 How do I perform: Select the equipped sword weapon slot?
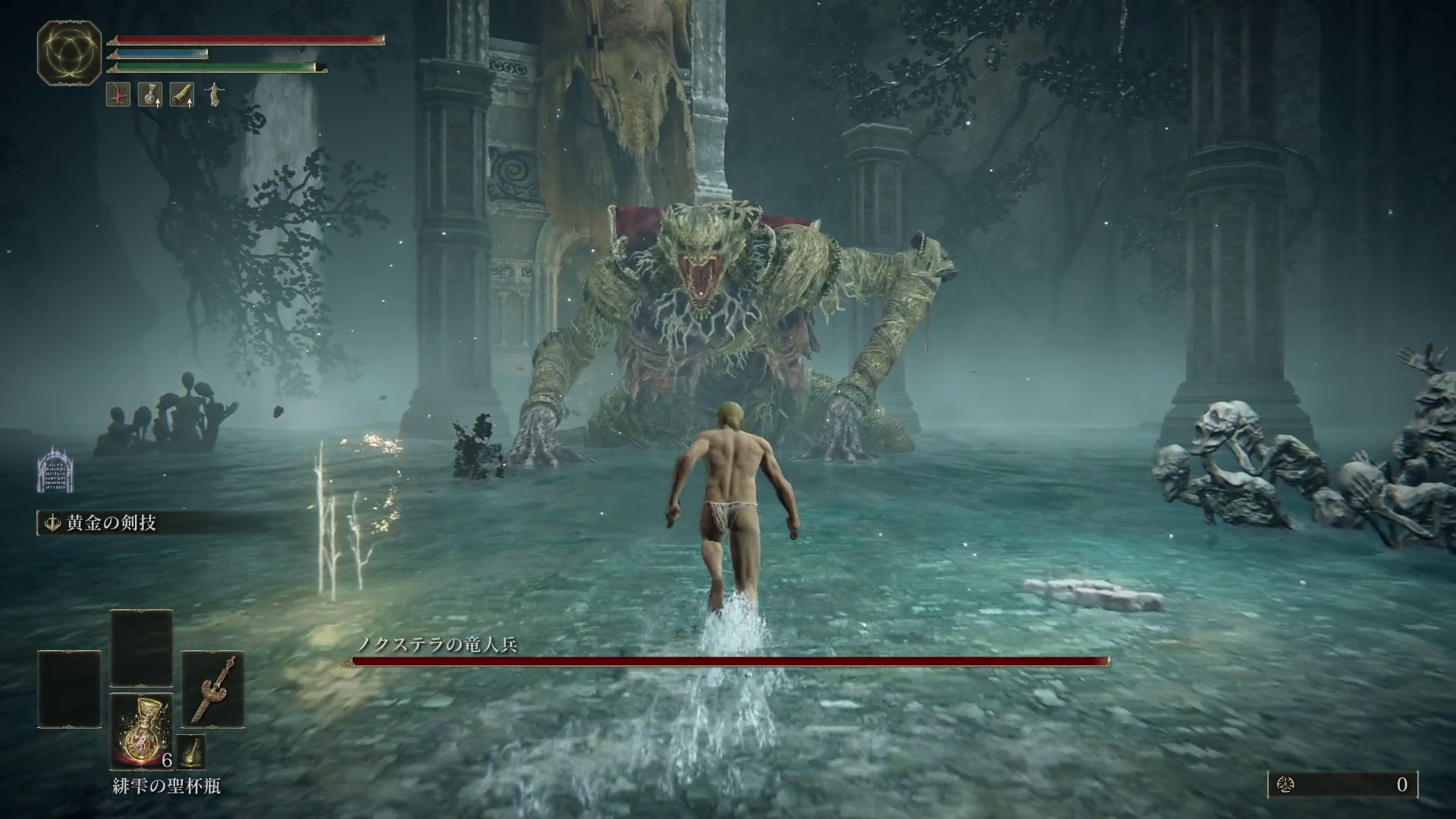[212, 689]
